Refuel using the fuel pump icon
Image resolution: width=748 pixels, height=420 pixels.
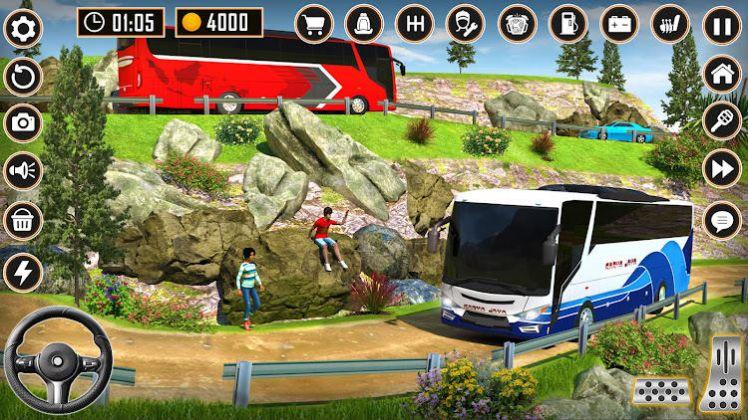click(568, 24)
